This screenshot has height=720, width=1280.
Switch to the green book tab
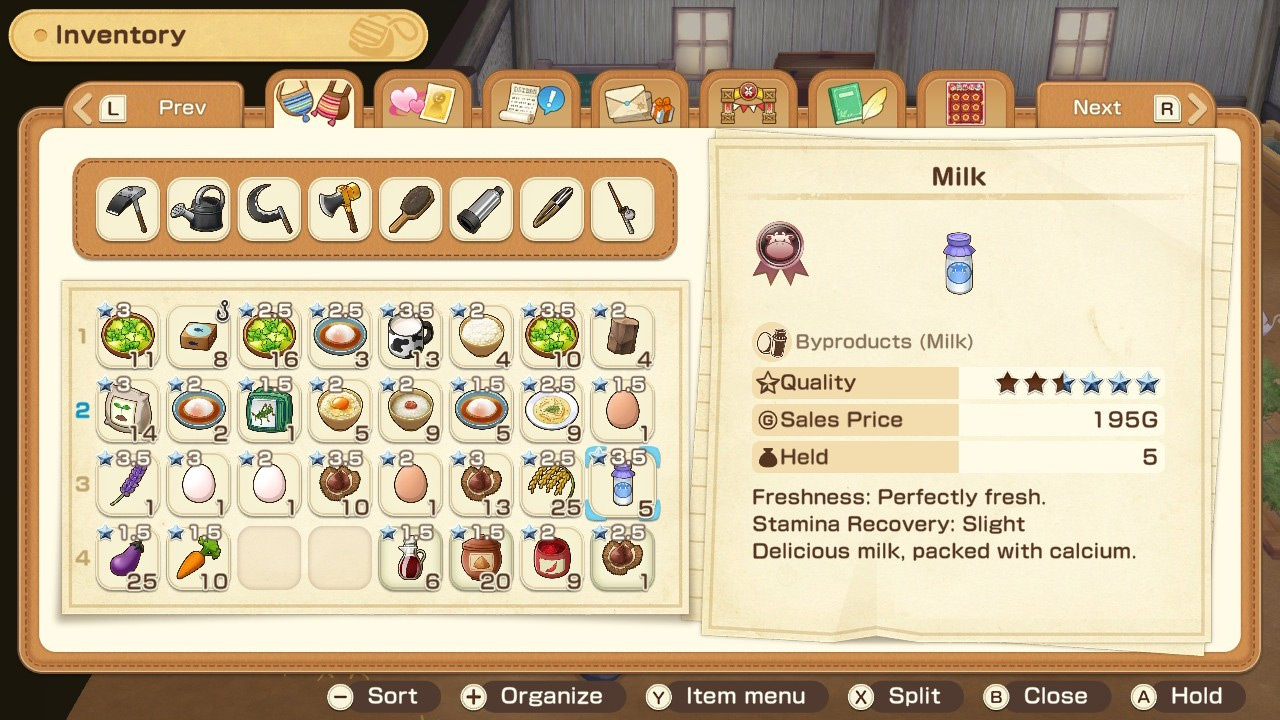(x=856, y=103)
